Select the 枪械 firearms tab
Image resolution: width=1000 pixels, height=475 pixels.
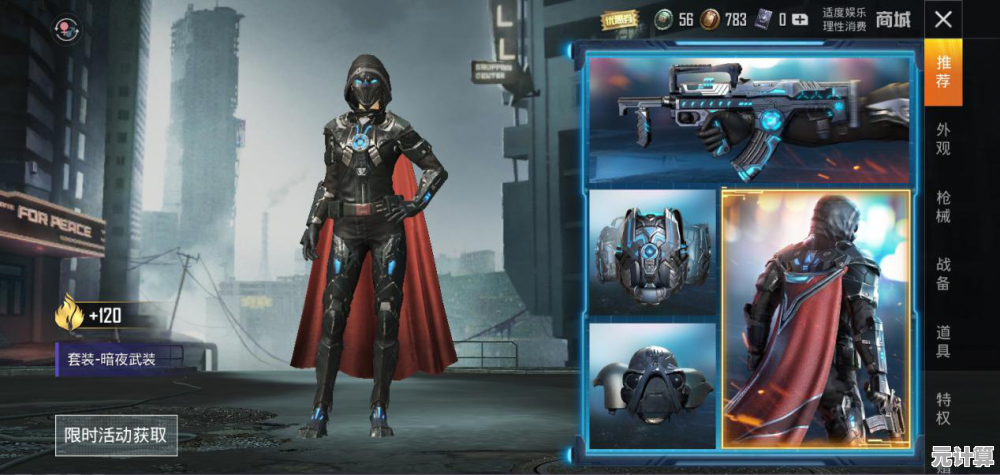click(x=943, y=207)
